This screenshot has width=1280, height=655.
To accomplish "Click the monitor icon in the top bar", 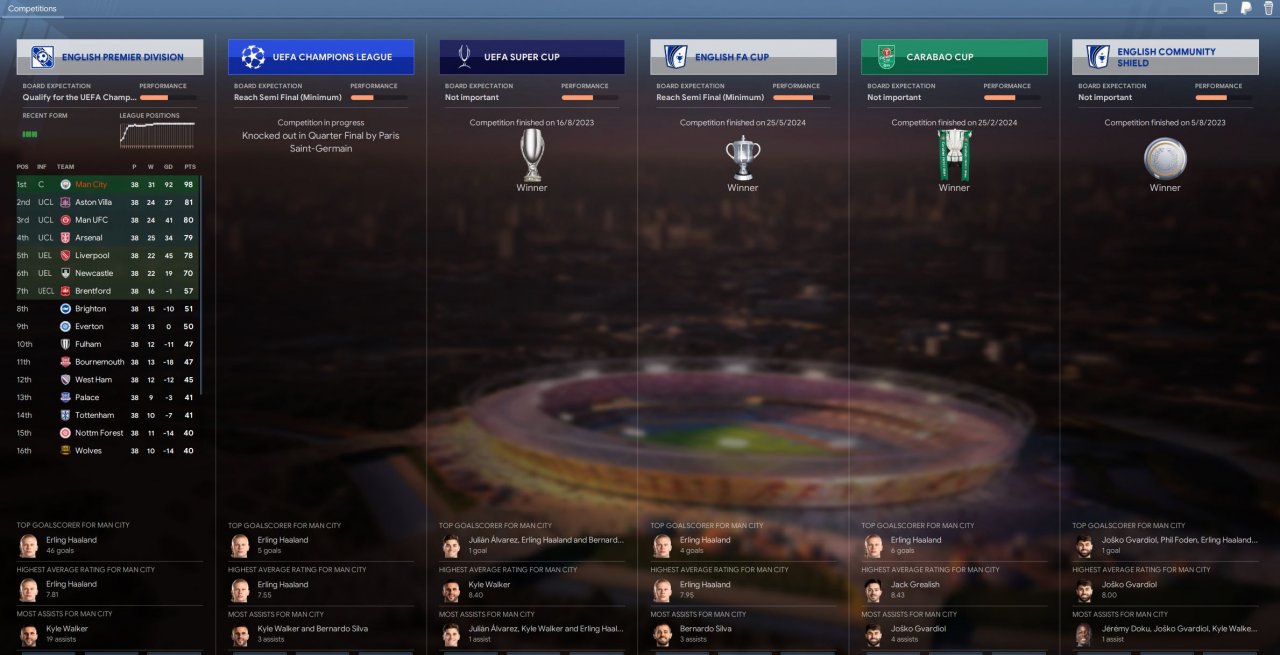I will pyautogui.click(x=1220, y=9).
